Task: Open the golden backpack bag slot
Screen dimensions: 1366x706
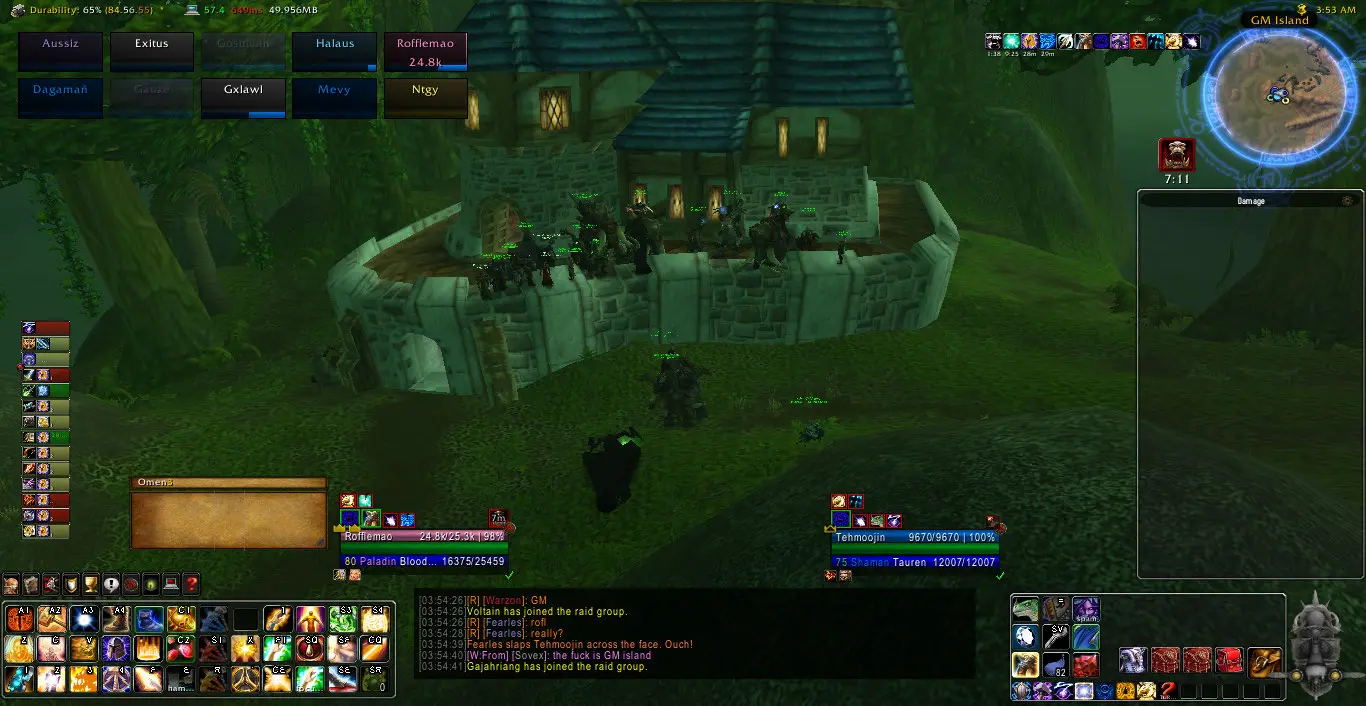Action: coord(1264,660)
